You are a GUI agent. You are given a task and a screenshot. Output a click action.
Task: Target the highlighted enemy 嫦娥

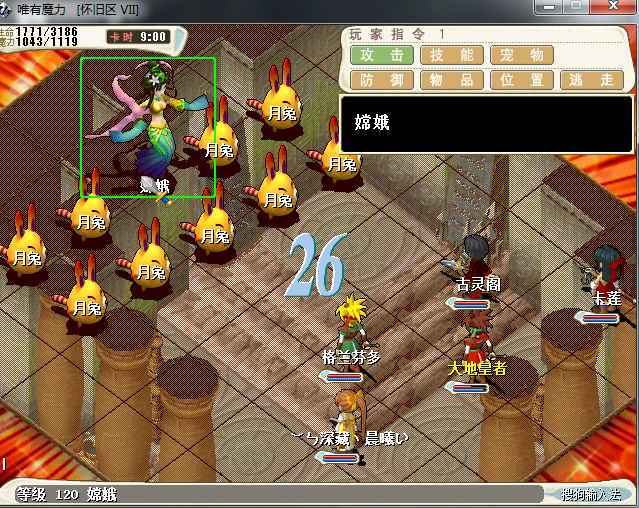click(148, 127)
